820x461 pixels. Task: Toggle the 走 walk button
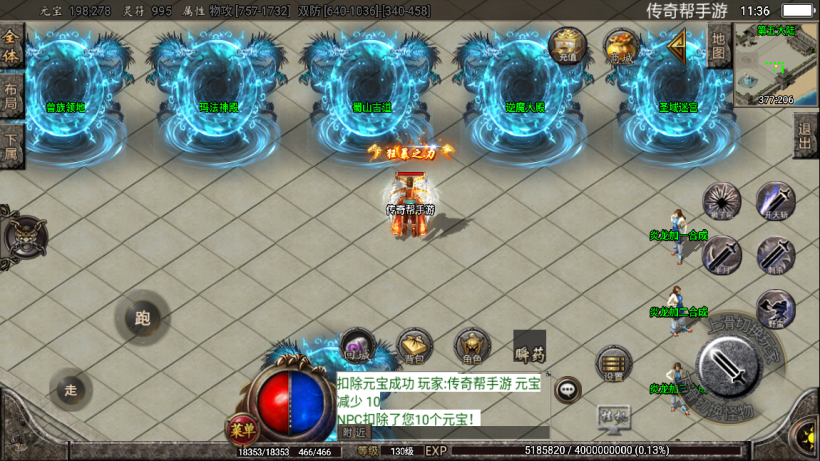(70, 389)
